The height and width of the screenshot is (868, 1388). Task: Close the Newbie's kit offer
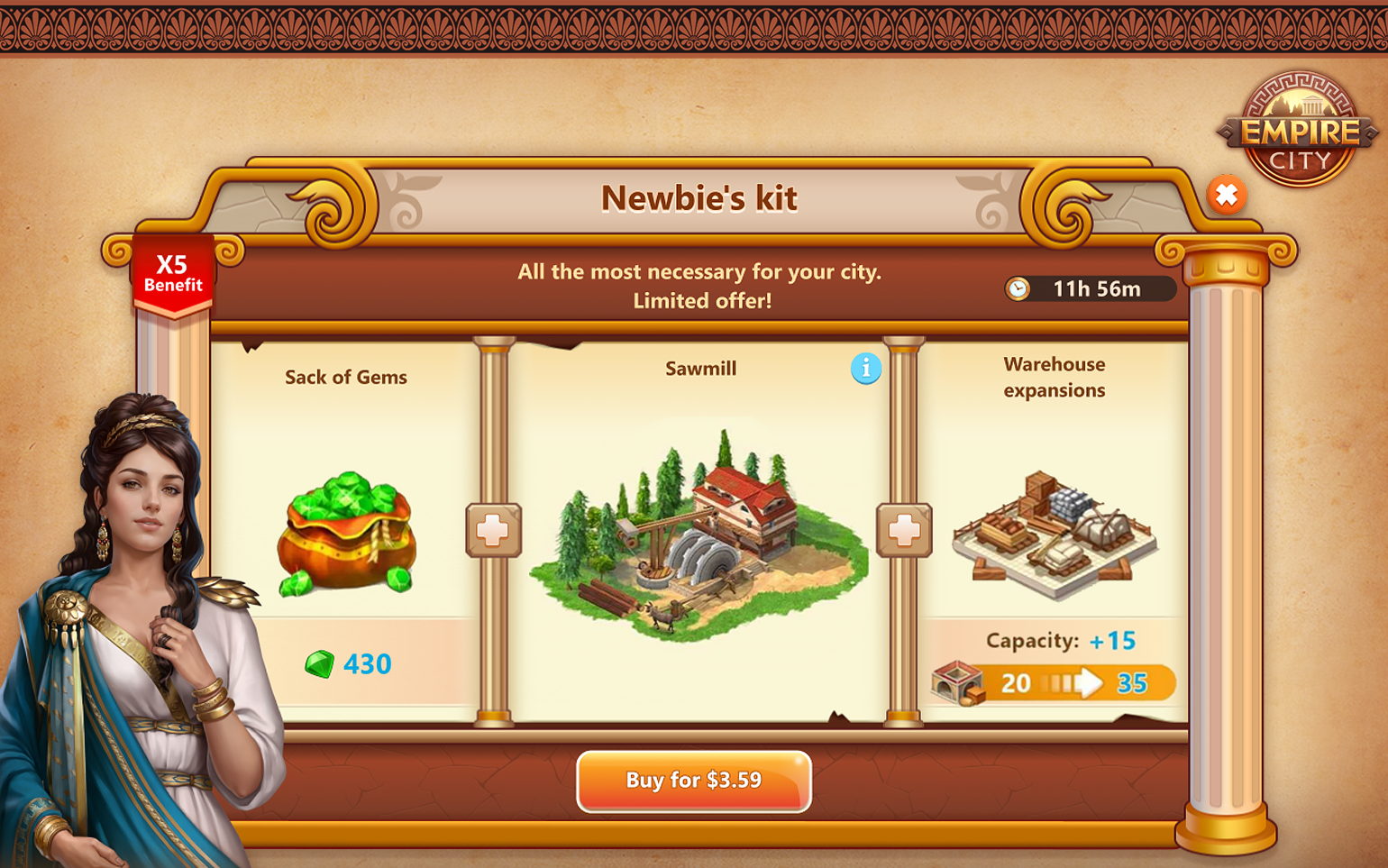tap(1227, 195)
